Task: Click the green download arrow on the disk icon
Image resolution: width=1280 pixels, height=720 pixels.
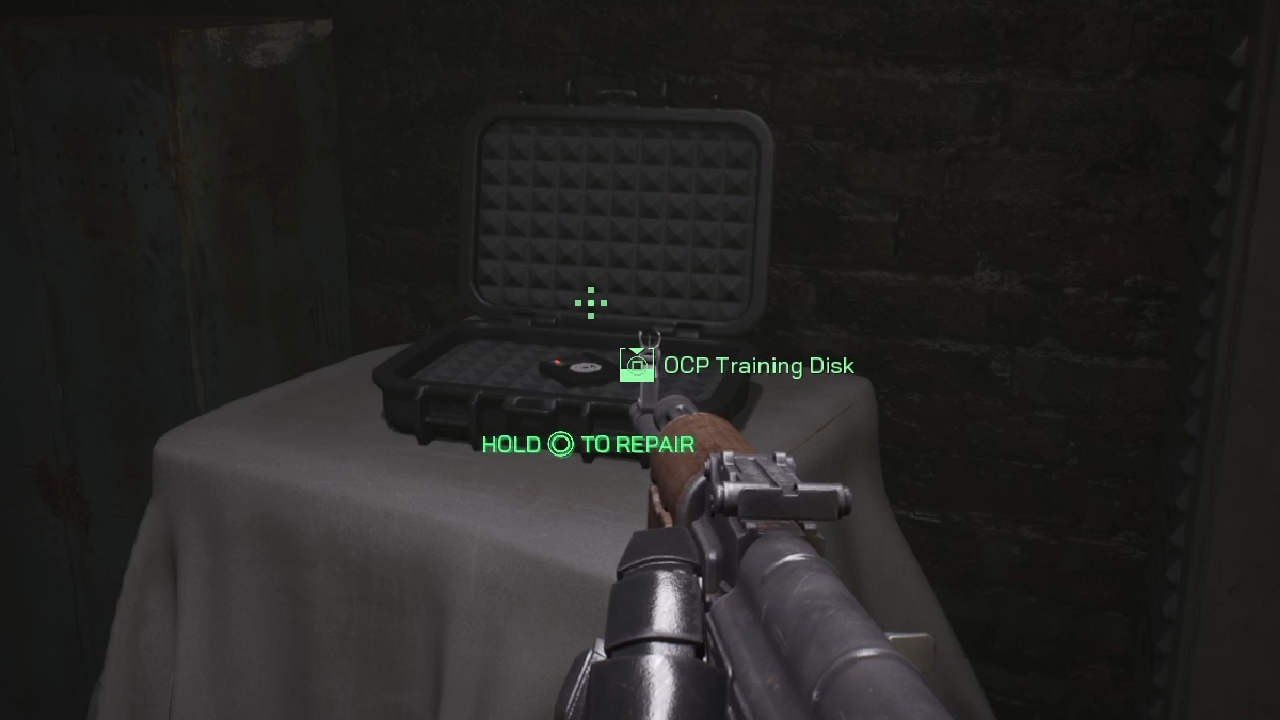Action: point(636,350)
